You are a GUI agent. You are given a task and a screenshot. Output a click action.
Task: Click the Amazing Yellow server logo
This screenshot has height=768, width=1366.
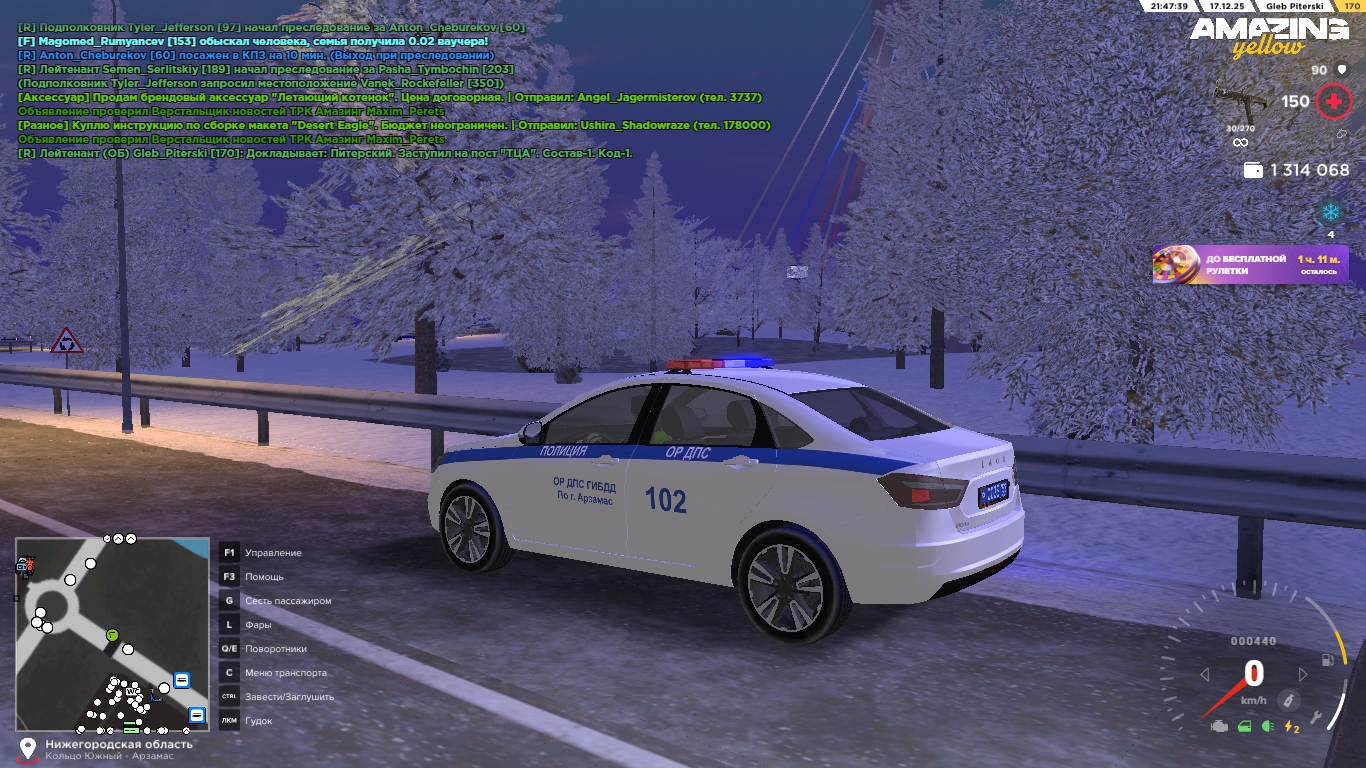[1268, 37]
